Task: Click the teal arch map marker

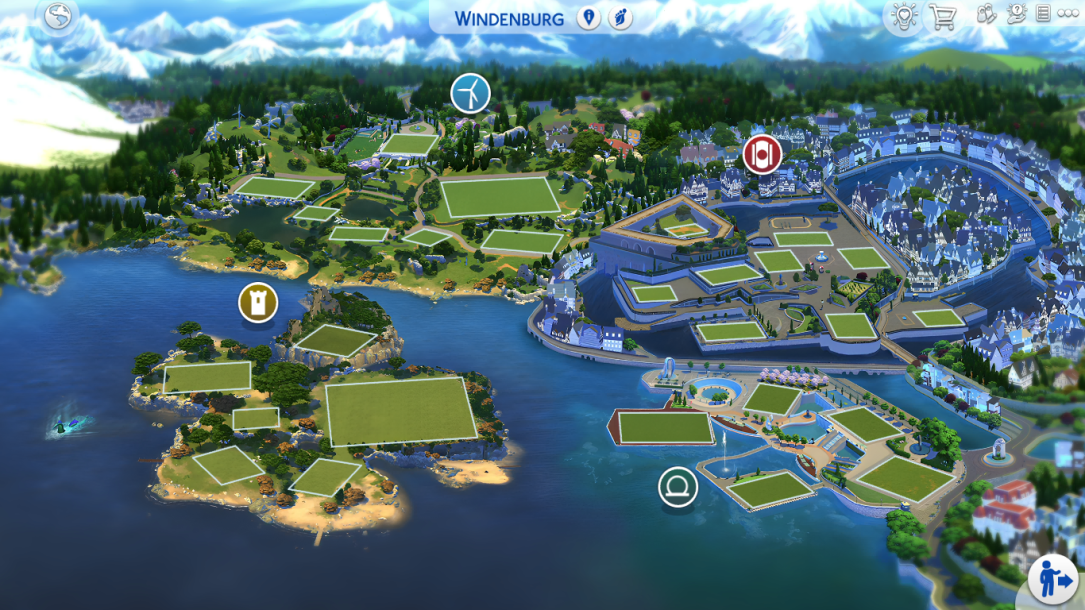Action: 678,487
